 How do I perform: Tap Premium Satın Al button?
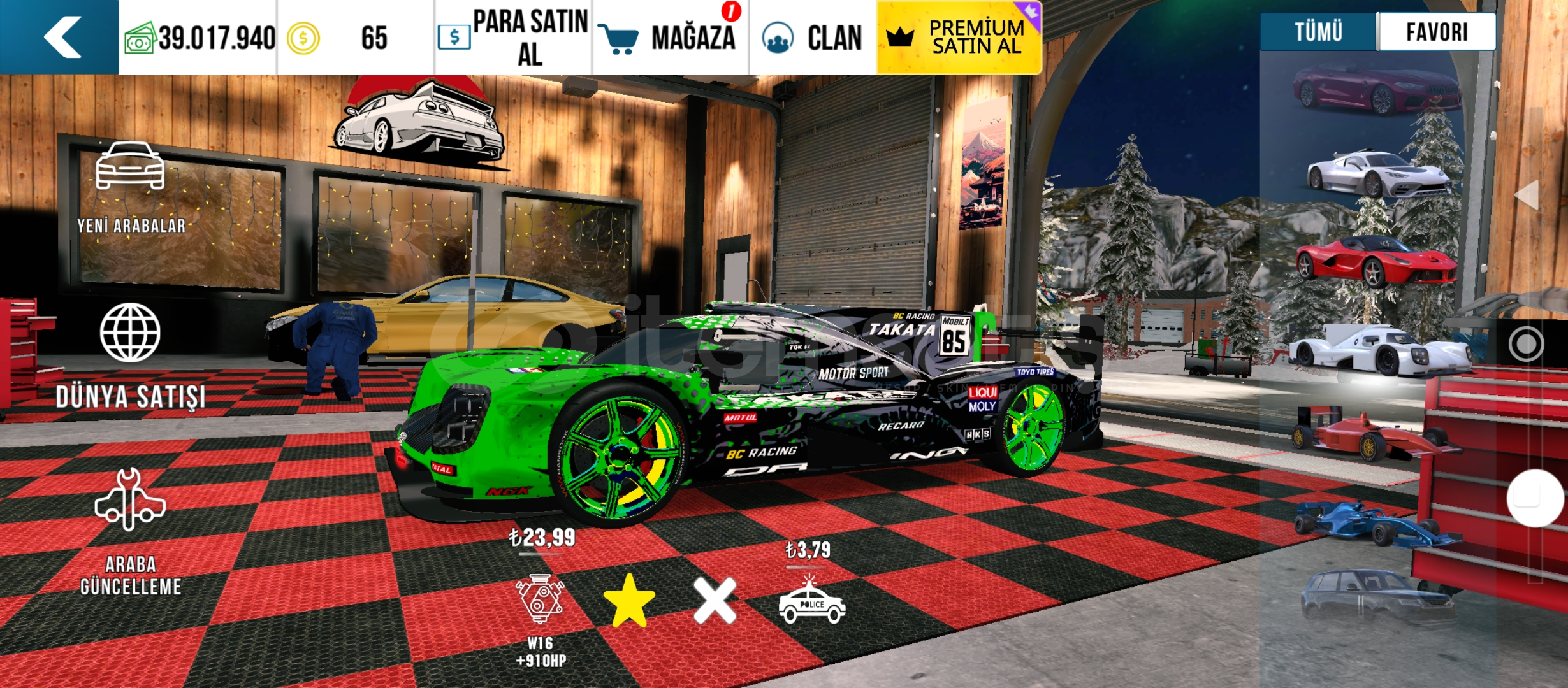click(x=959, y=38)
